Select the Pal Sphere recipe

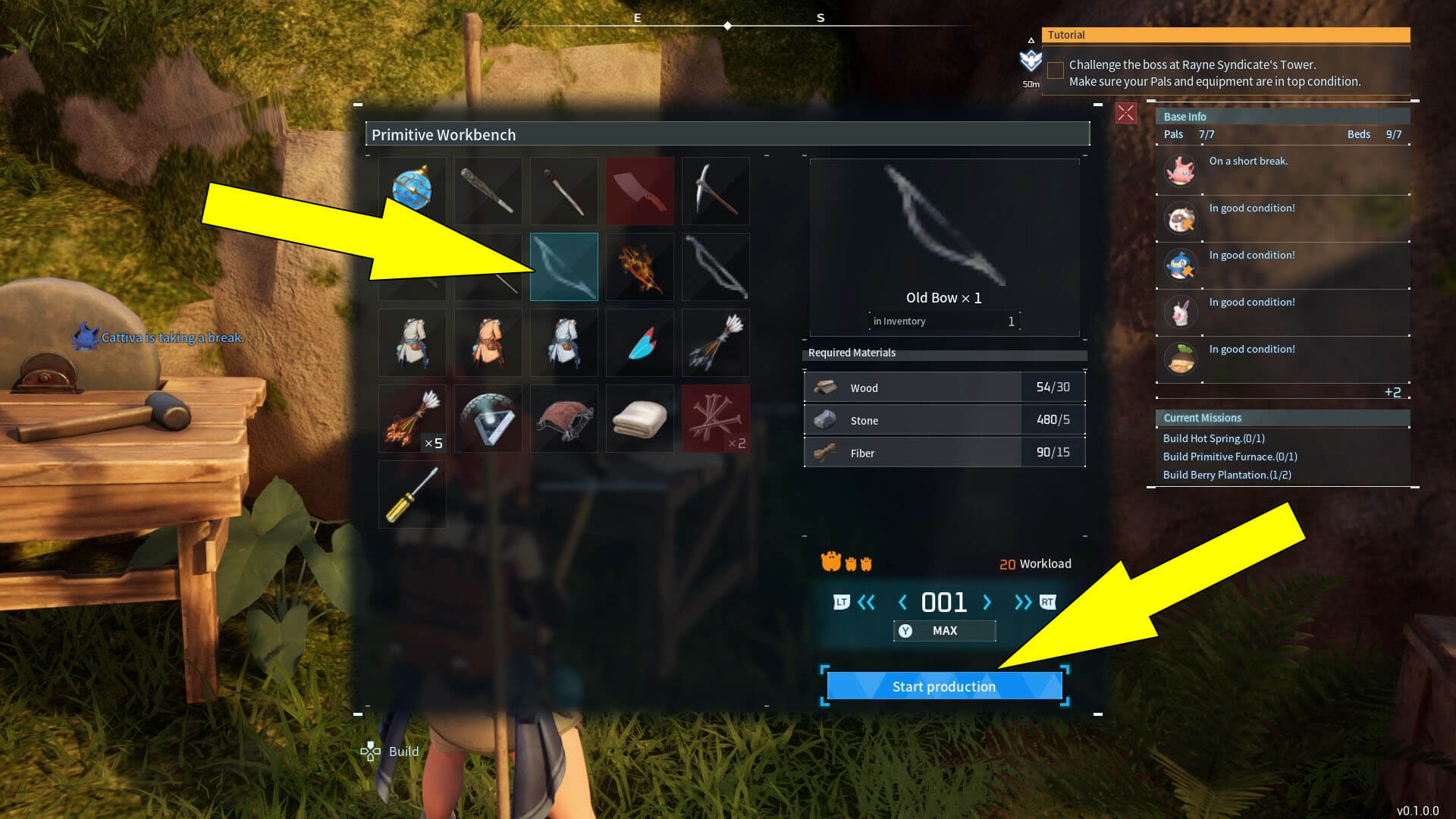tap(412, 190)
